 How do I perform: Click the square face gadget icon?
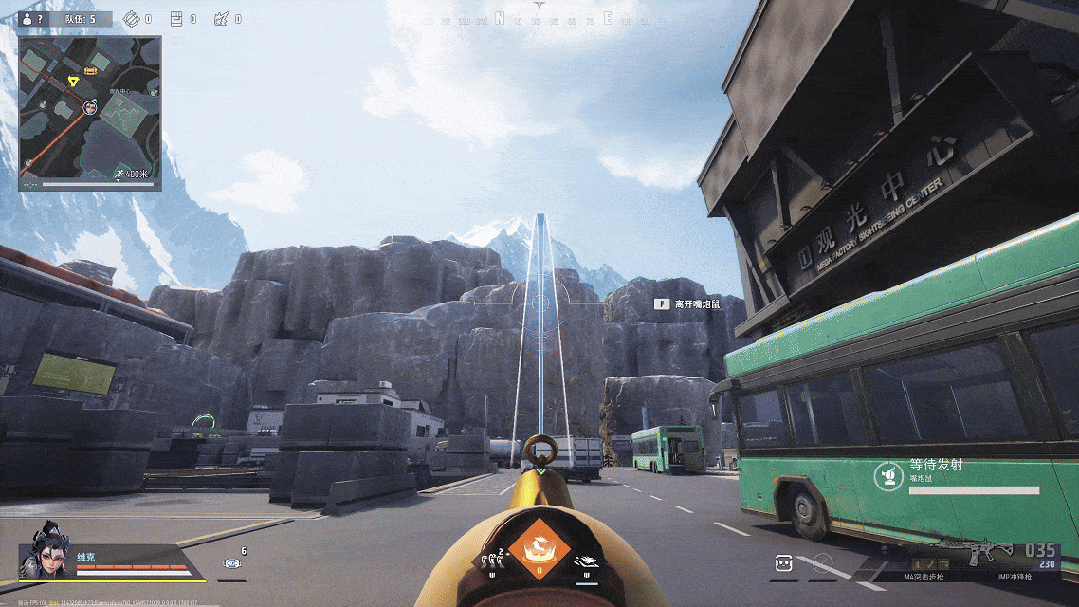(784, 564)
